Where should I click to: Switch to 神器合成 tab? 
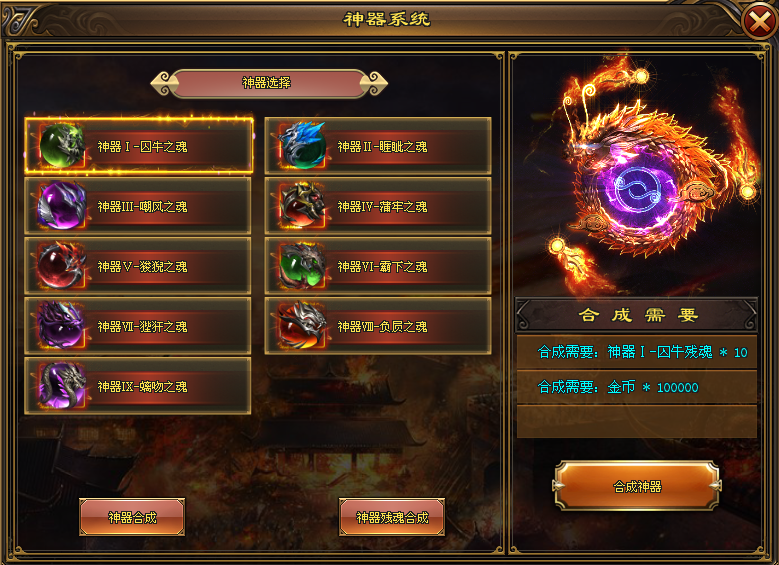click(x=132, y=518)
